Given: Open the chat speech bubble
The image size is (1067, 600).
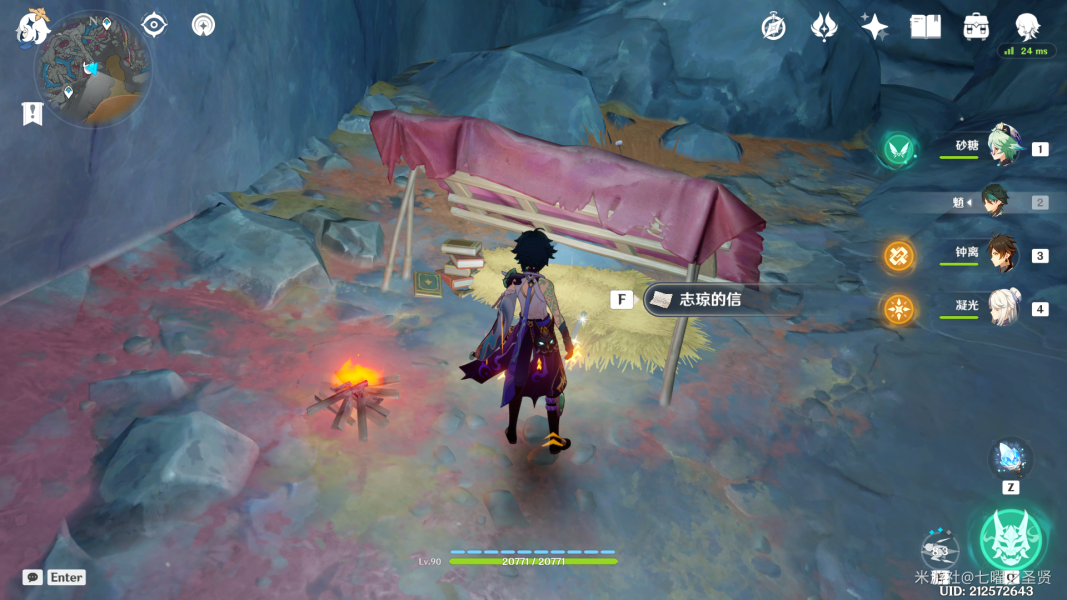Looking at the screenshot, I should coord(33,577).
